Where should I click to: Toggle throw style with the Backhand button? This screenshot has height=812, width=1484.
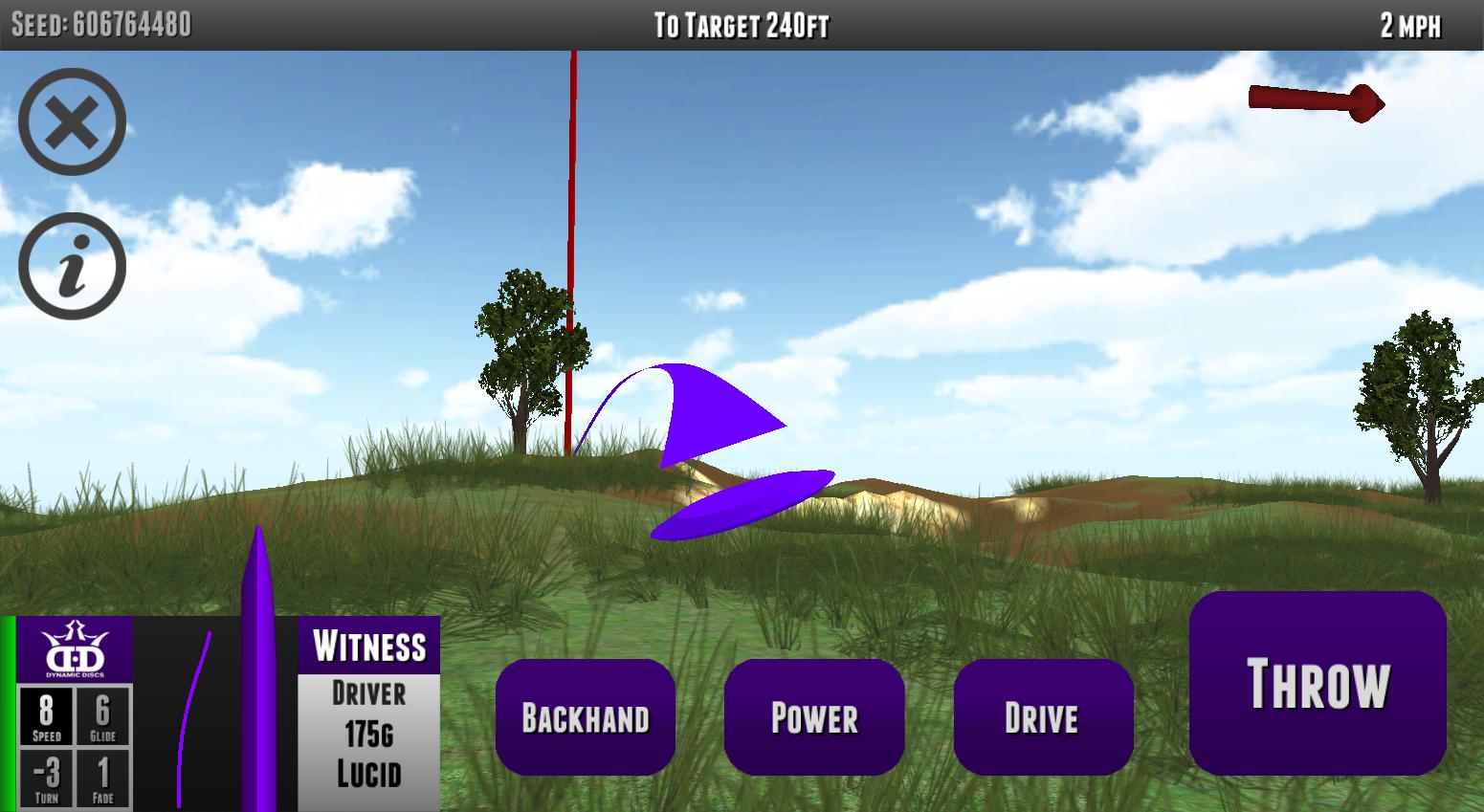(x=586, y=715)
